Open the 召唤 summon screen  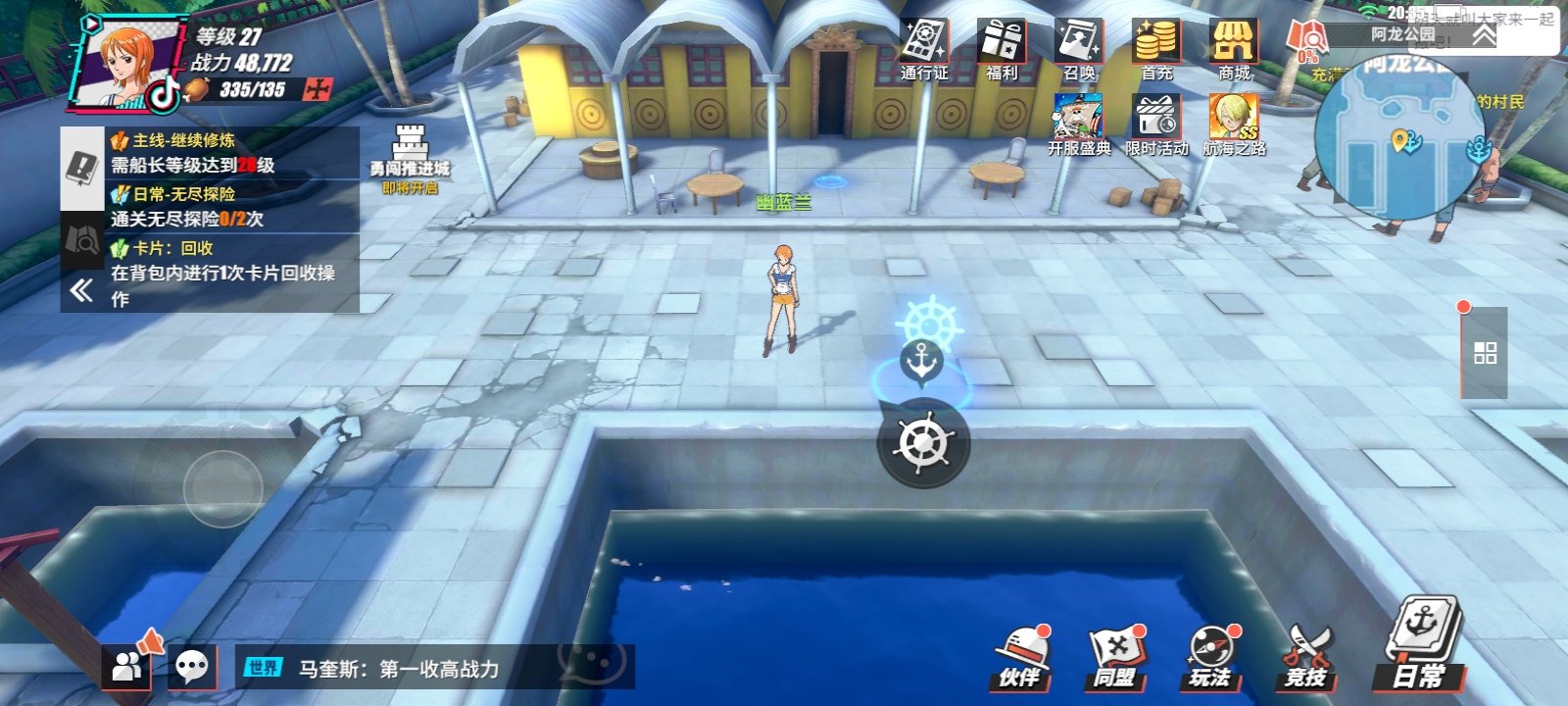[x=1079, y=49]
